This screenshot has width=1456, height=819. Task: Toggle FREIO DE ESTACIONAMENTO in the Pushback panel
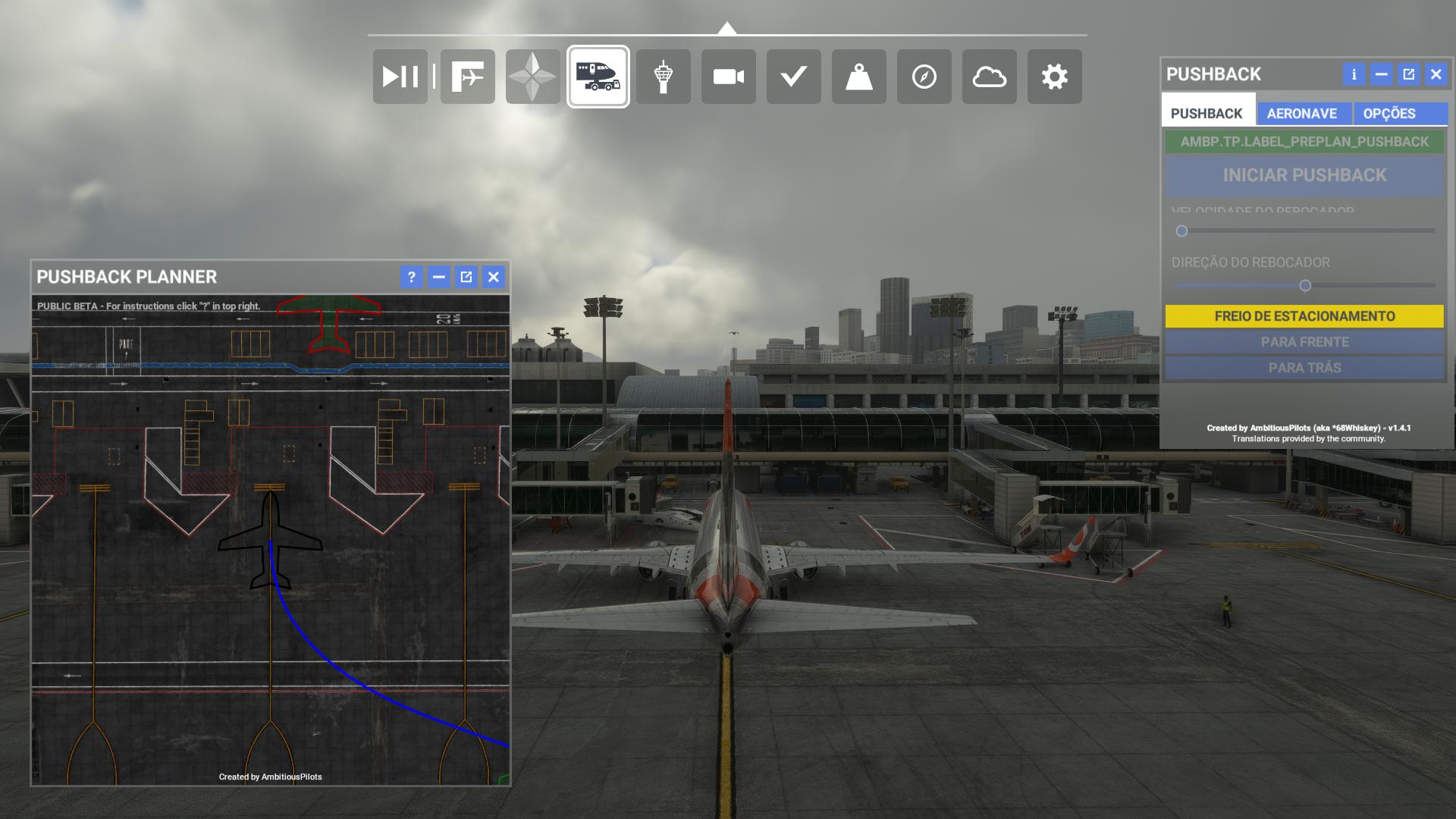pos(1304,316)
